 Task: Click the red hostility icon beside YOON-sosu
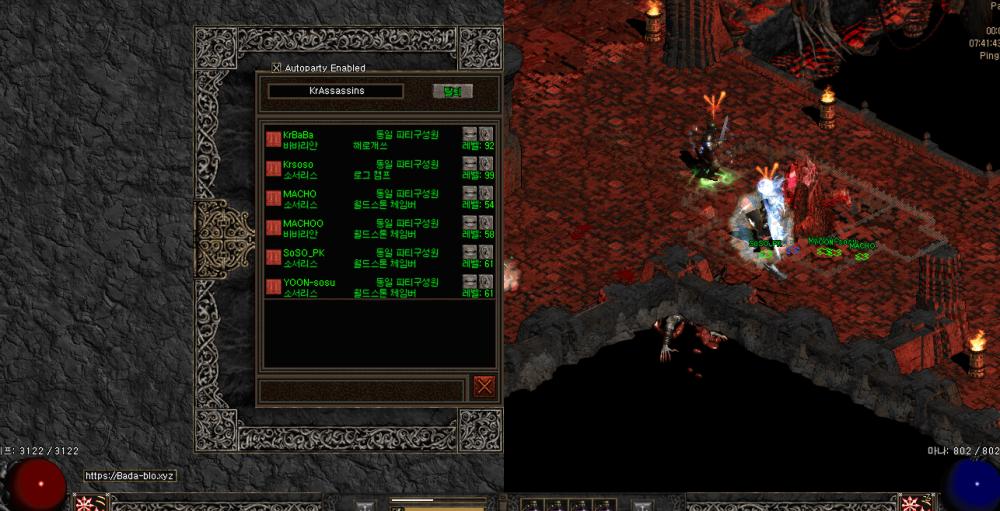coord(272,288)
